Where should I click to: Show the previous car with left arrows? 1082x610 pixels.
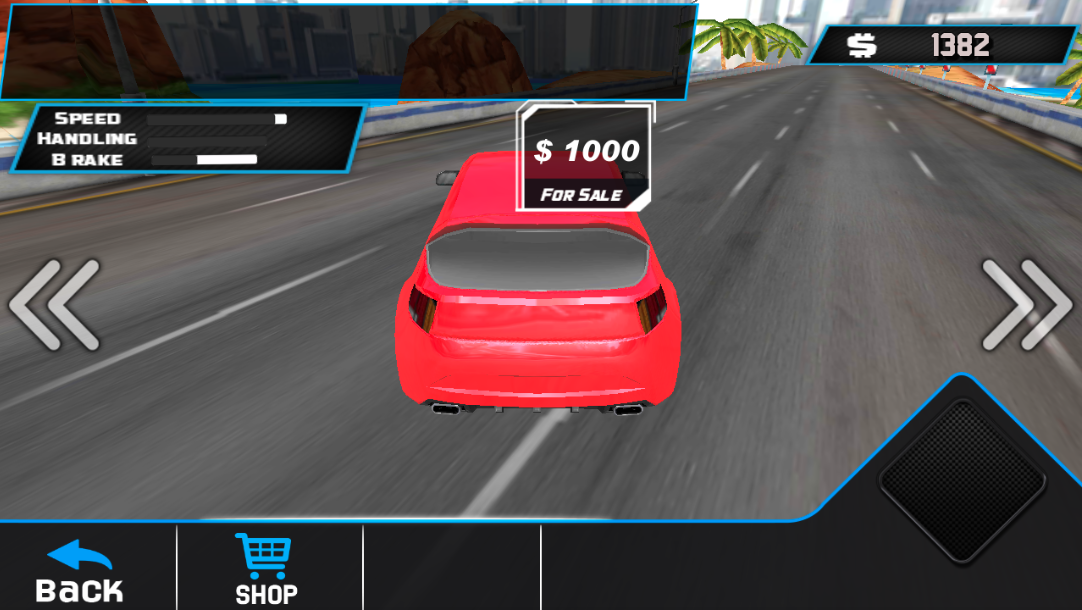coord(55,304)
